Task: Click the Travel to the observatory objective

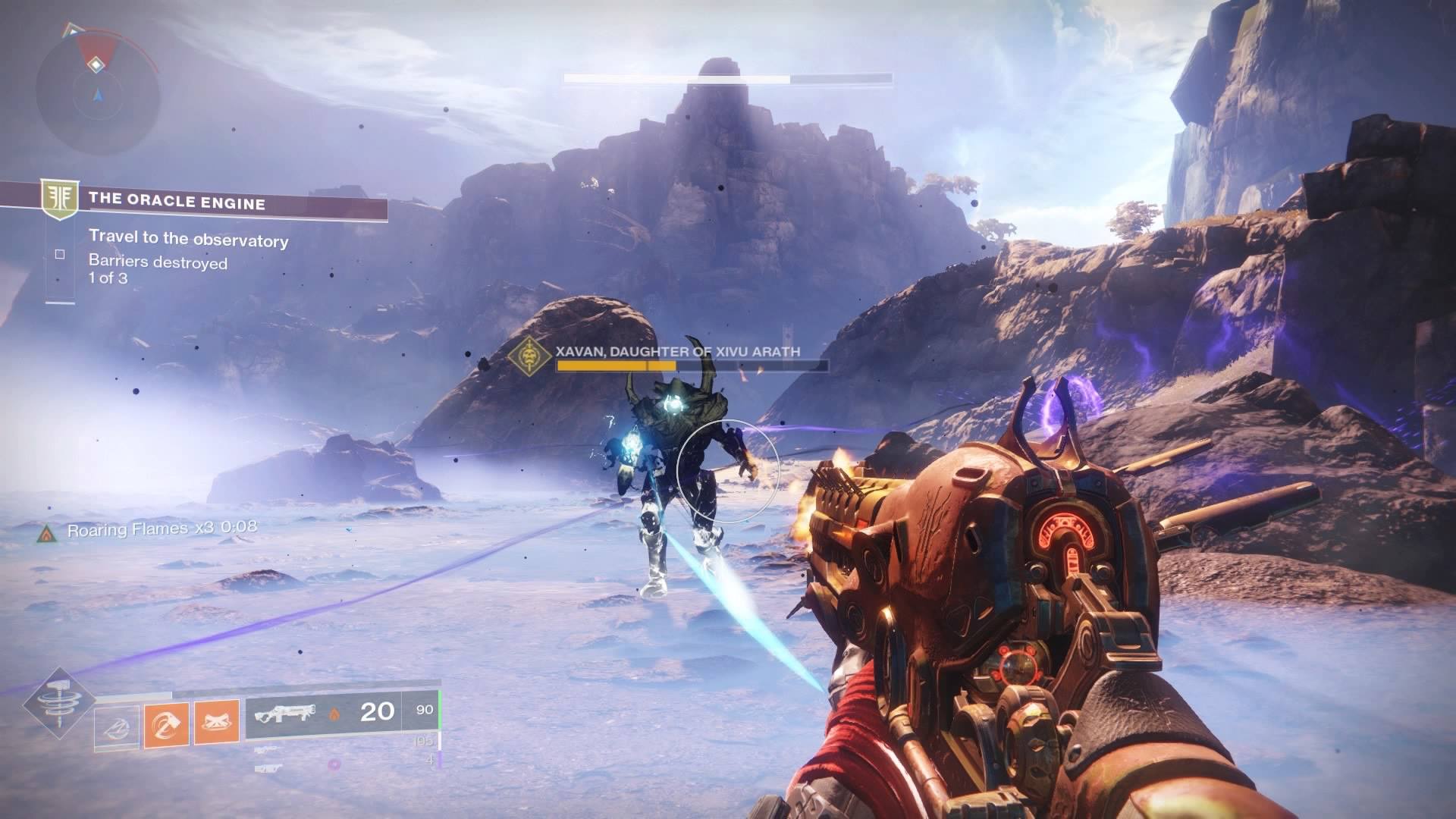Action: click(x=188, y=240)
